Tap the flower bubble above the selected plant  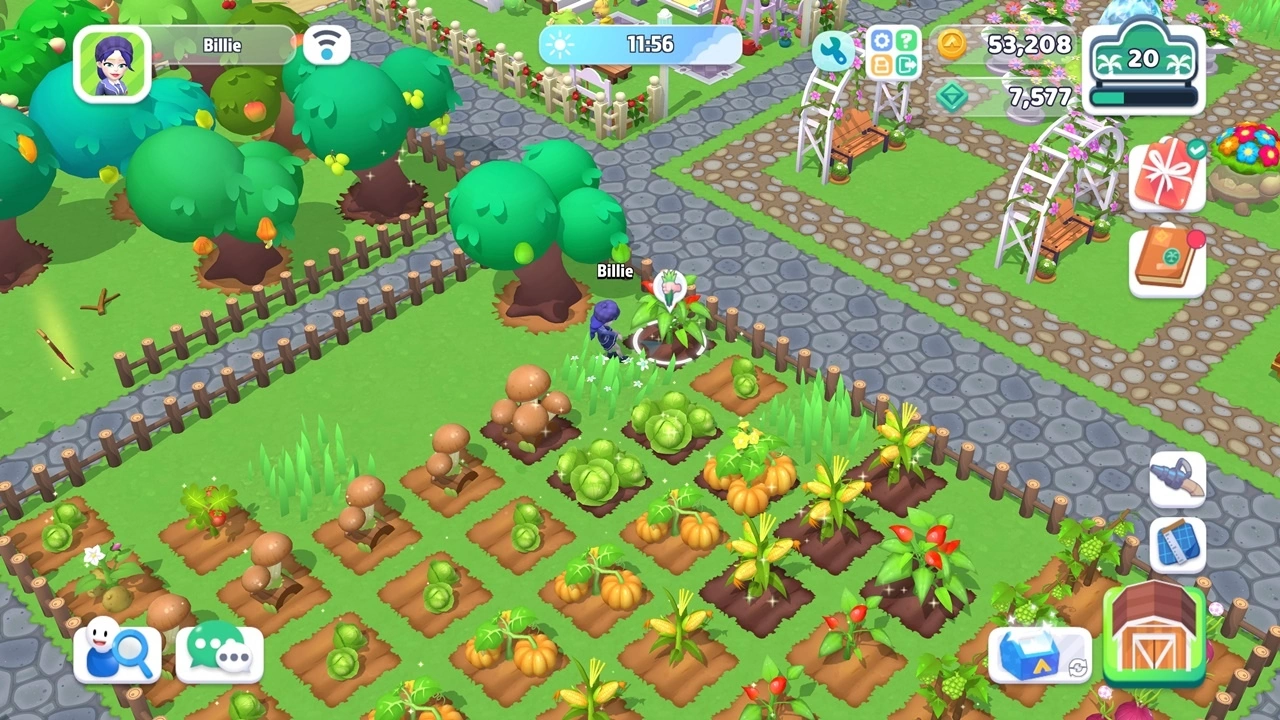pyautogui.click(x=669, y=287)
